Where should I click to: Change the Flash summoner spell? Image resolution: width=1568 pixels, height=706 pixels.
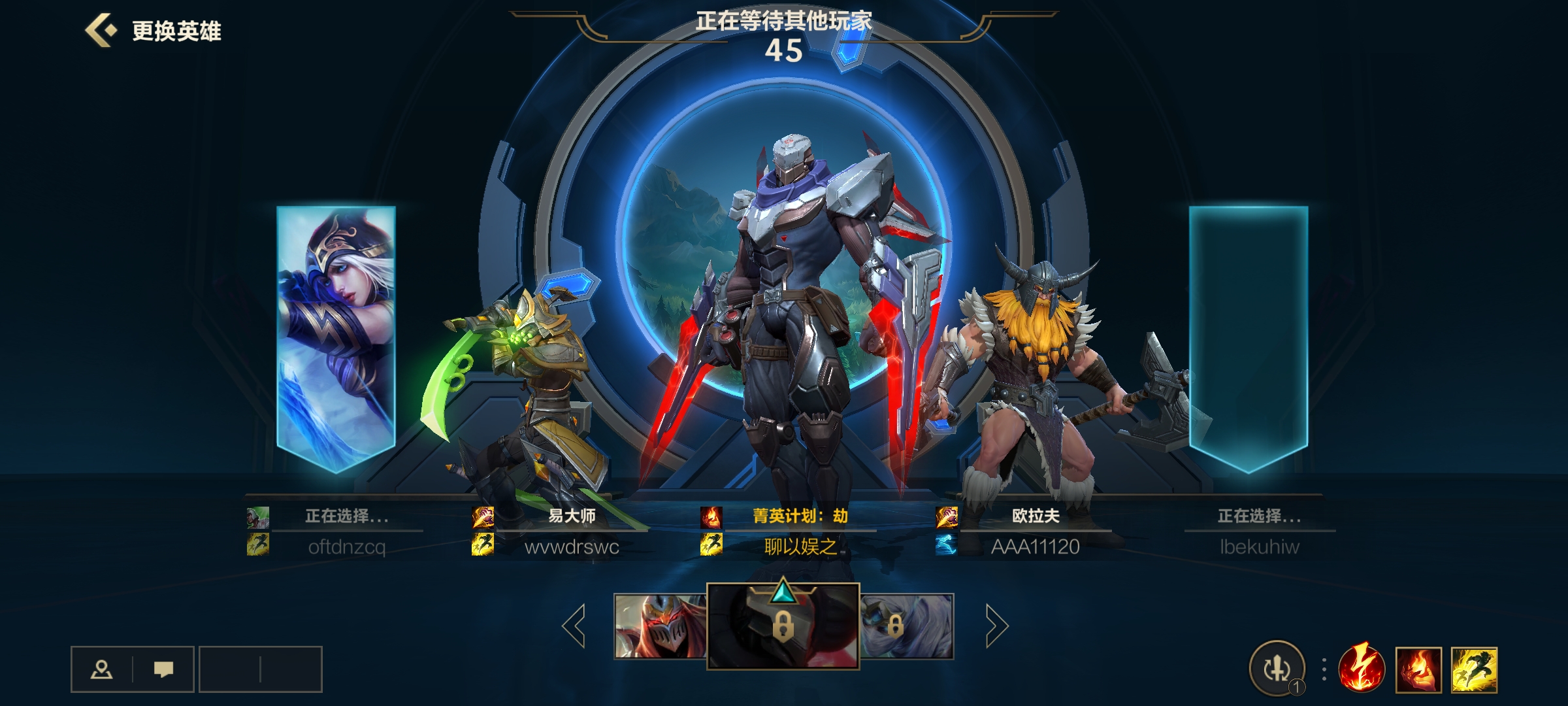click(x=1474, y=669)
